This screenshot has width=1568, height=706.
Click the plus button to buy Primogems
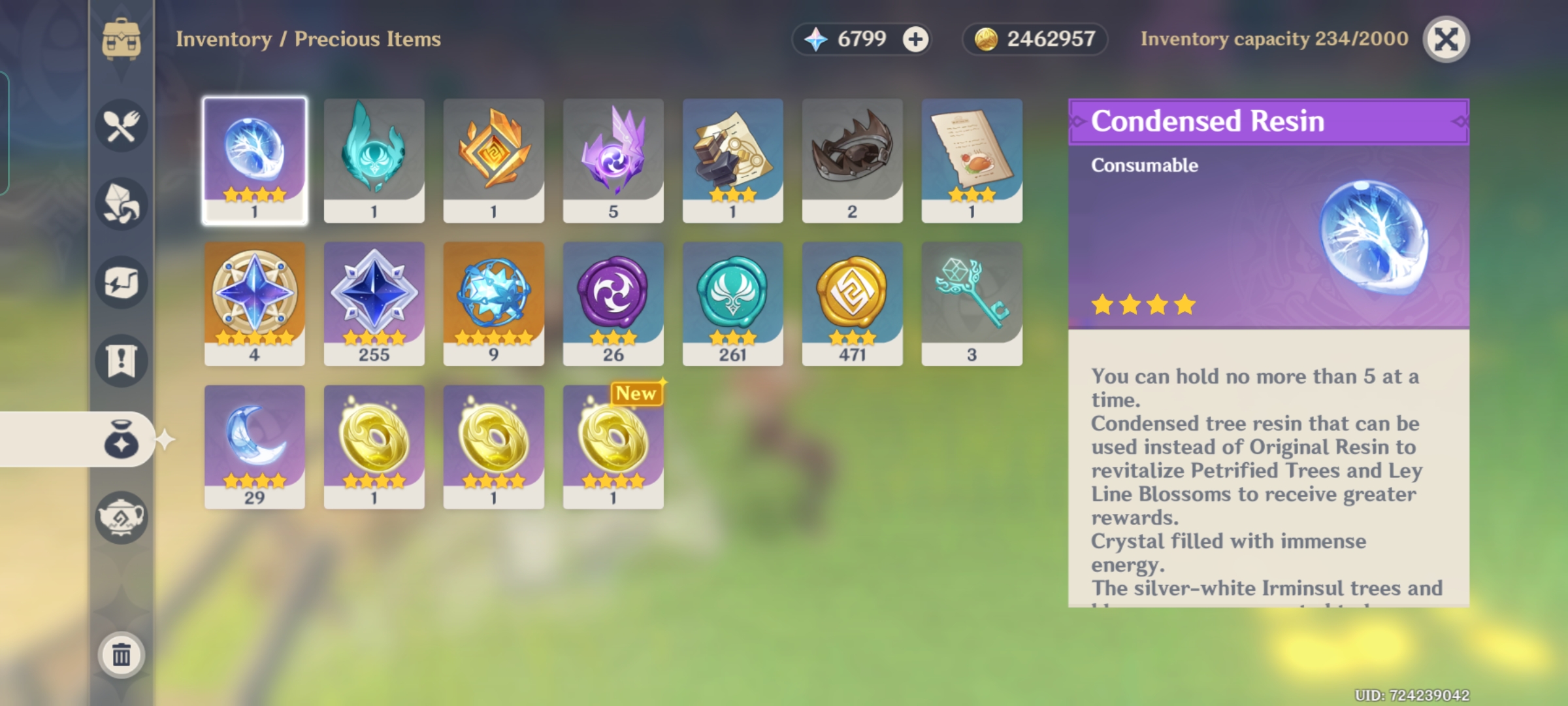click(914, 39)
